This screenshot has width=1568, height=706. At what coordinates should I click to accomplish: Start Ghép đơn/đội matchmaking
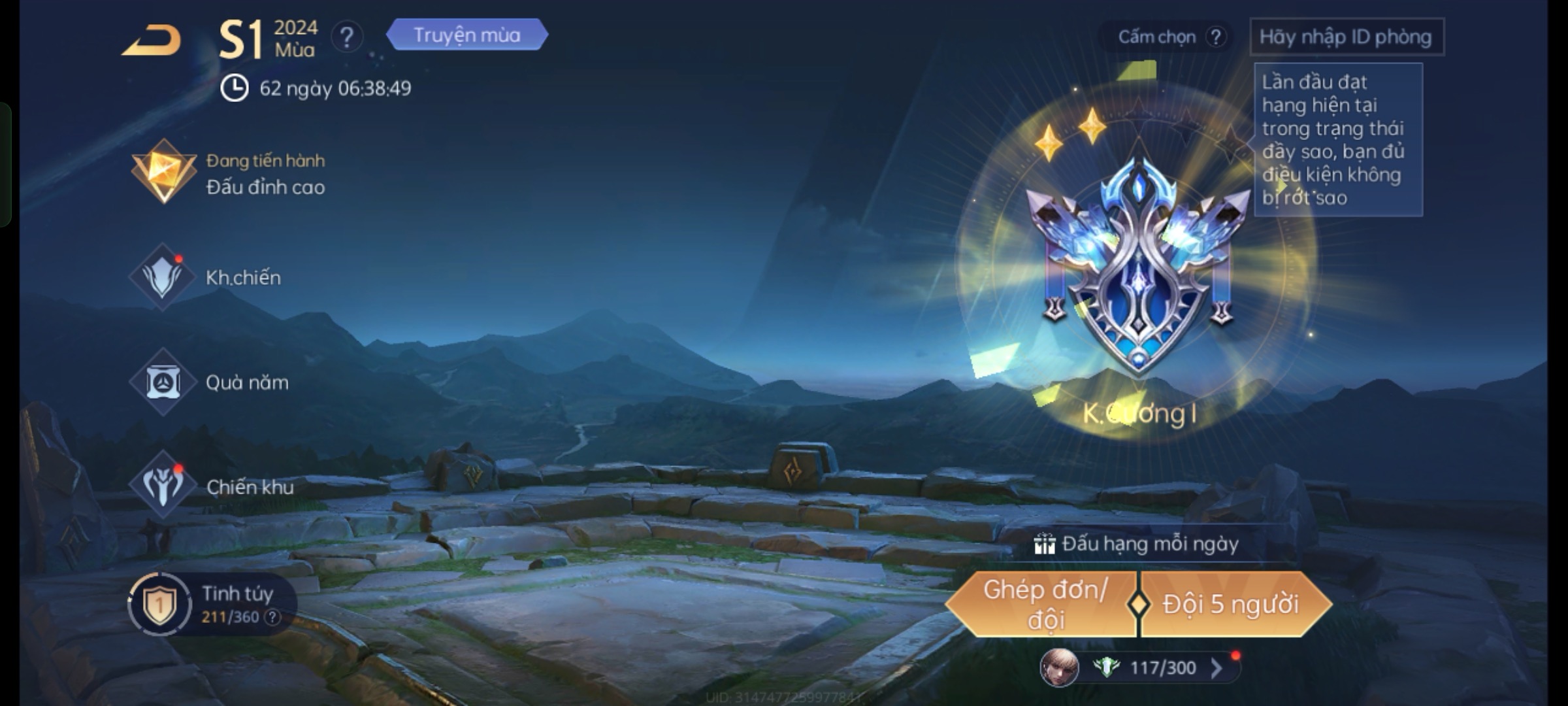pos(1044,605)
